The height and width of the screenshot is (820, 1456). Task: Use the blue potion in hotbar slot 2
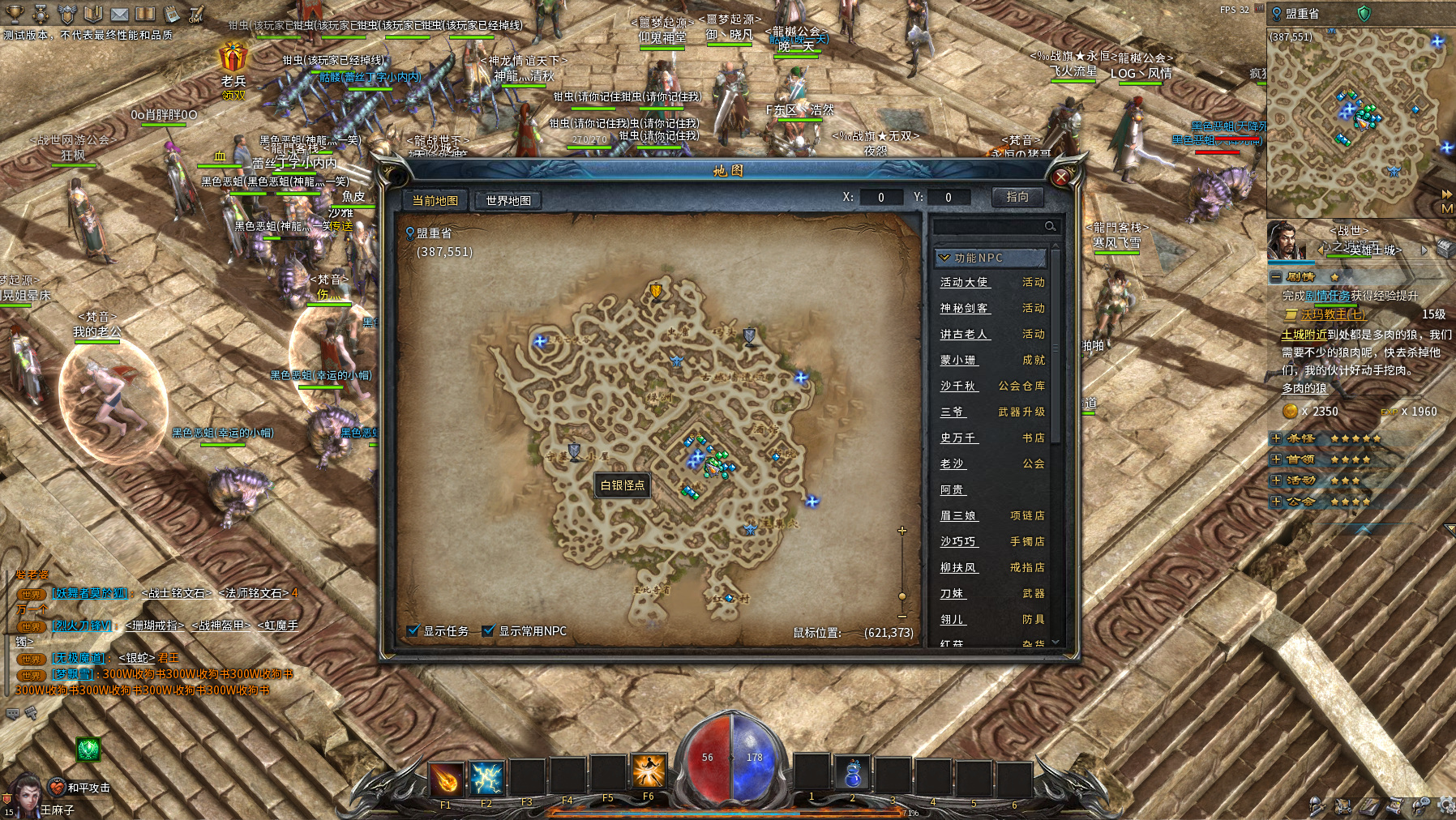852,775
